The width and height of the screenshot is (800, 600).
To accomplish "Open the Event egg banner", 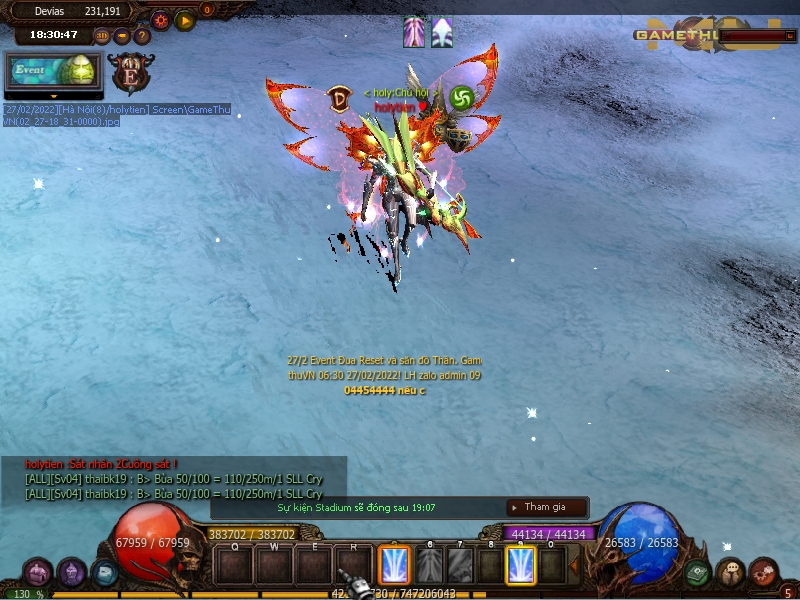I will [x=52, y=71].
